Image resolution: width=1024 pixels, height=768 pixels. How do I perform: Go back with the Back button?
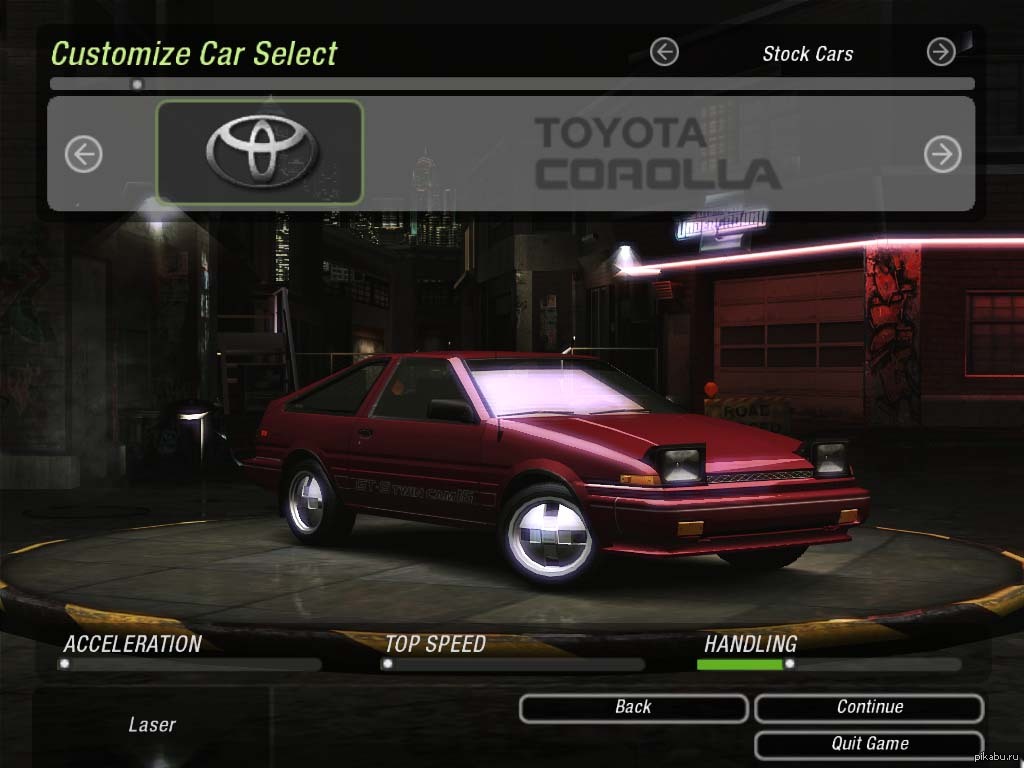pos(633,708)
